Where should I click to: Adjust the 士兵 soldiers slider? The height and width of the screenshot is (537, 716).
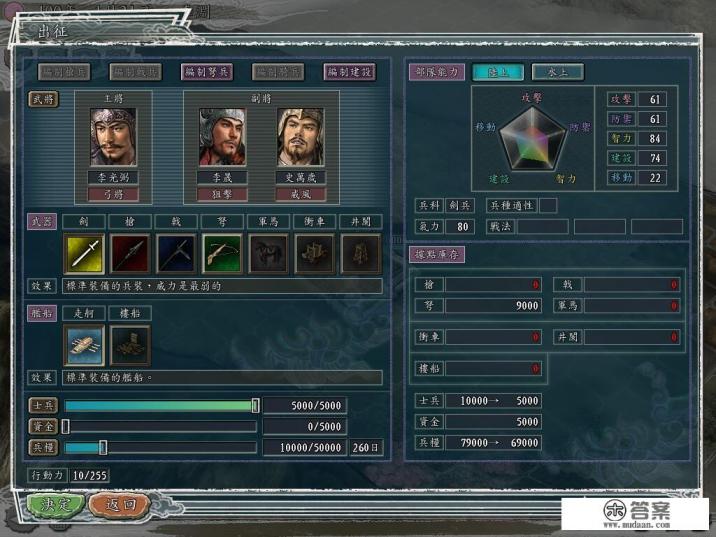click(255, 405)
